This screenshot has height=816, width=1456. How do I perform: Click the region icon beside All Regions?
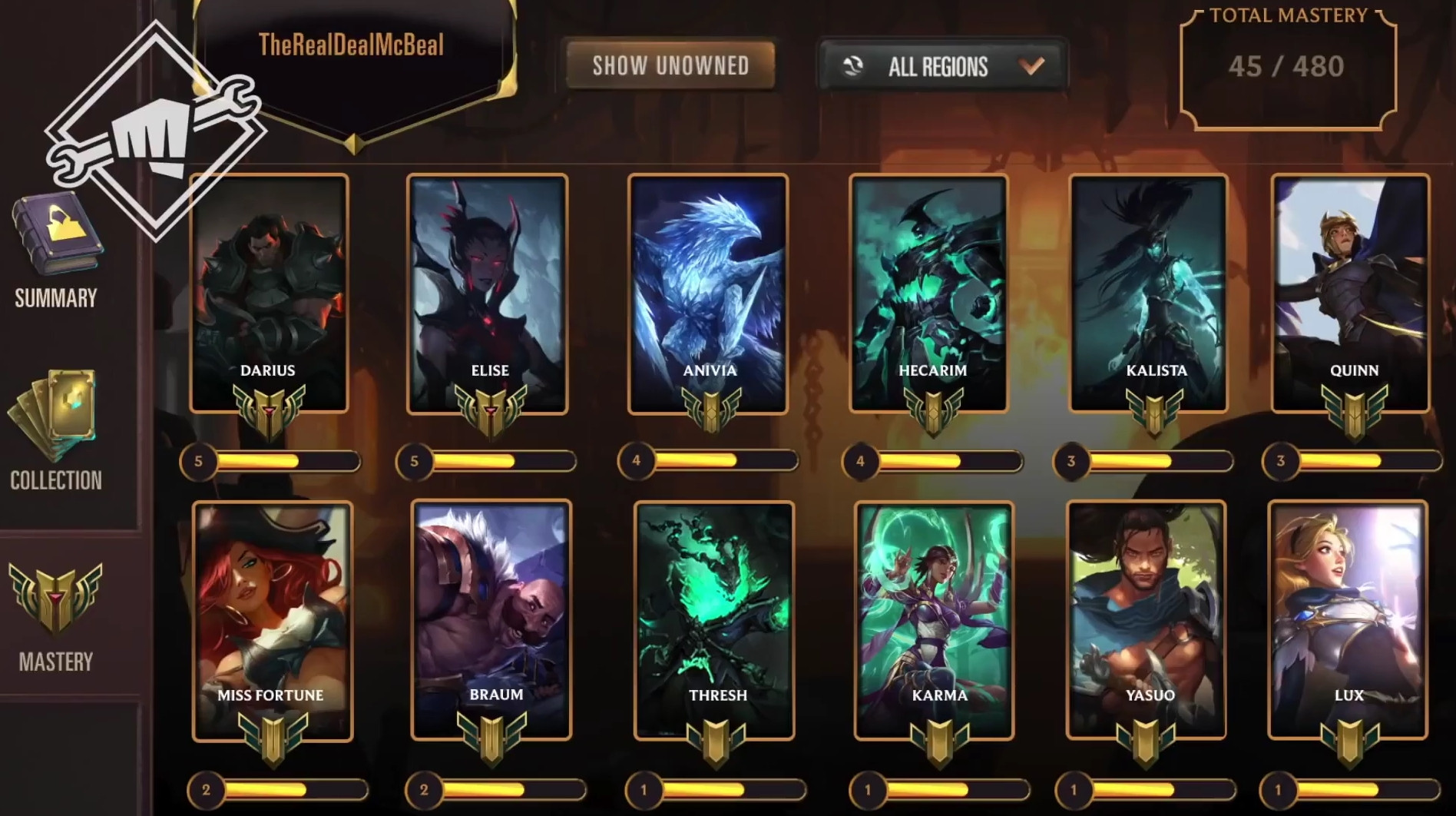pyautogui.click(x=855, y=66)
